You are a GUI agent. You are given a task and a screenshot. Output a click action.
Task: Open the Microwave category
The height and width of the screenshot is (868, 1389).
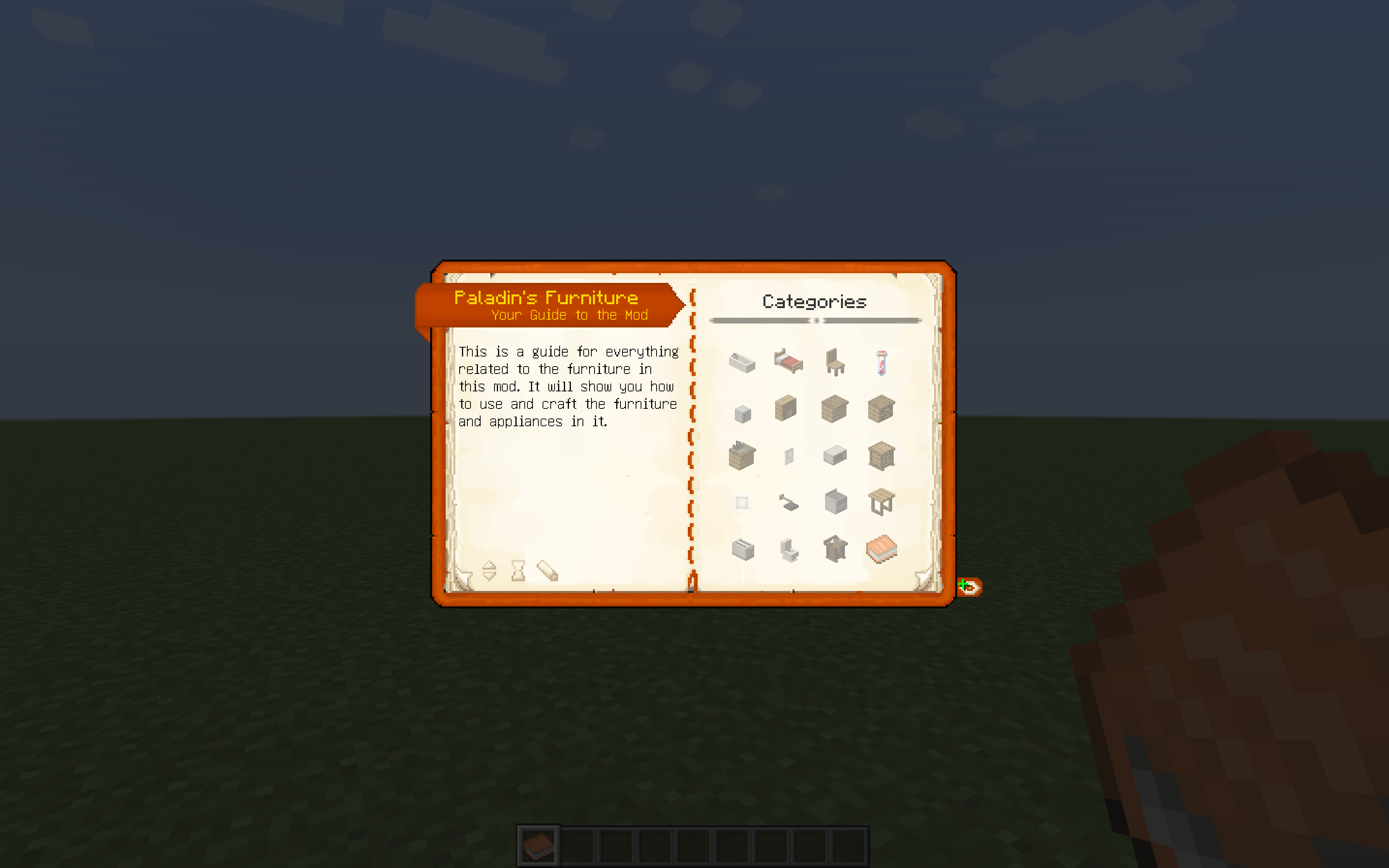click(834, 455)
